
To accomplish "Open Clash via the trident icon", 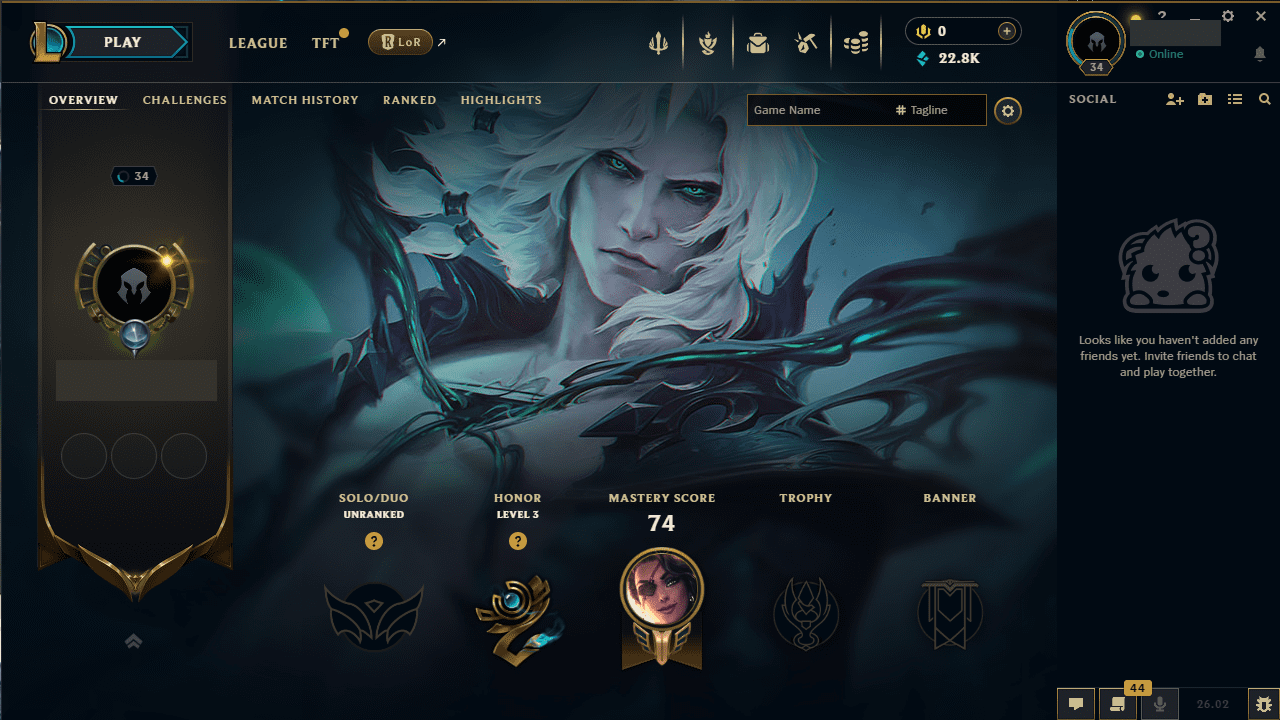I will point(658,42).
